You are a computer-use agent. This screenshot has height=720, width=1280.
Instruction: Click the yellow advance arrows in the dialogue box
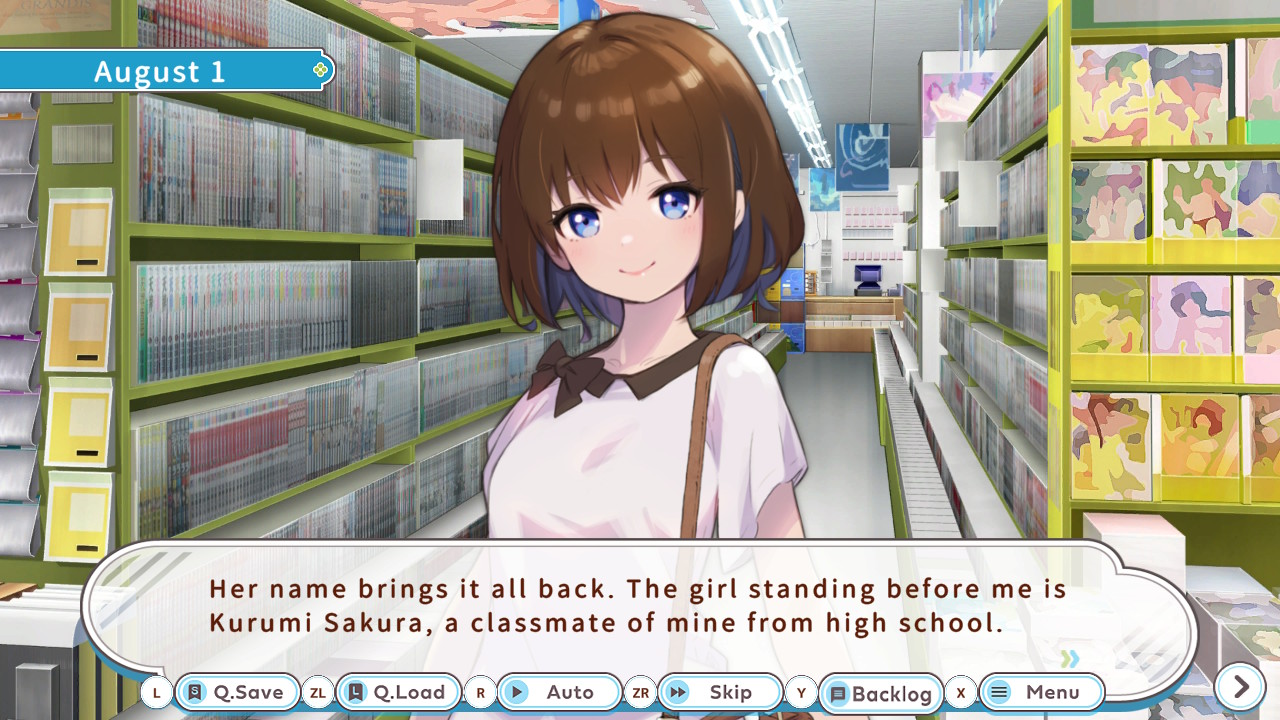coord(1070,660)
